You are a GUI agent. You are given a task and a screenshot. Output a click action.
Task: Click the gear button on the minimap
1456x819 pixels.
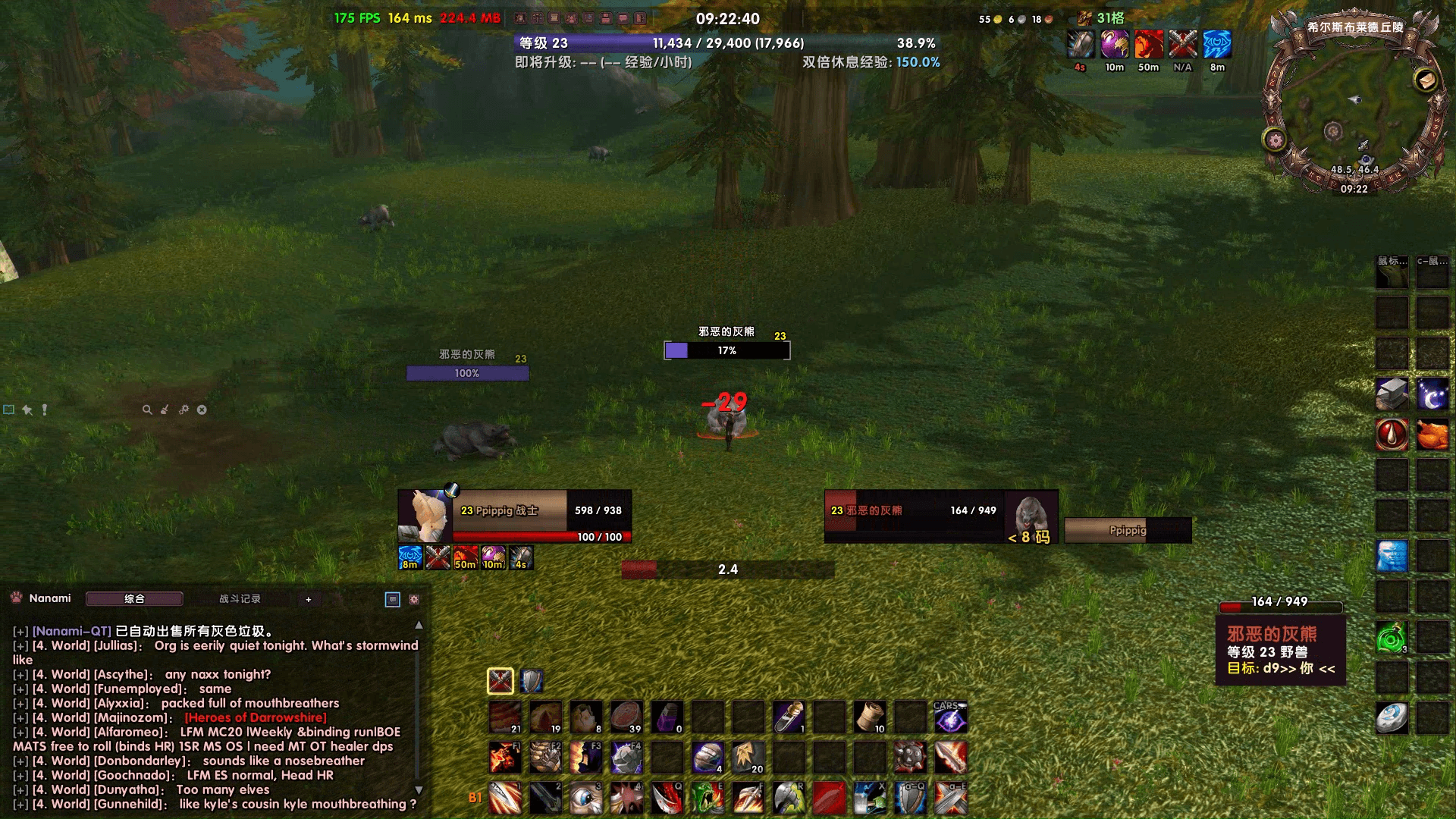tap(1274, 140)
